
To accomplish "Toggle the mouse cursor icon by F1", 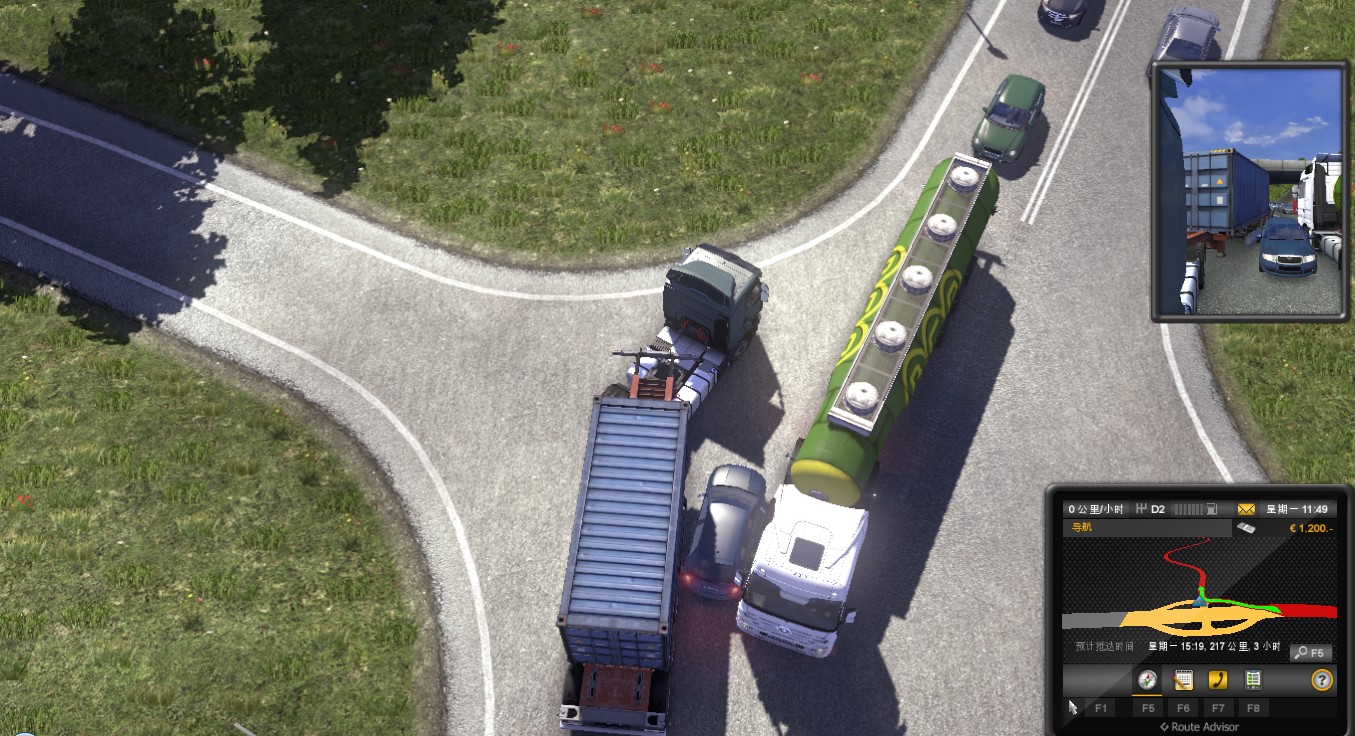I will [1073, 707].
